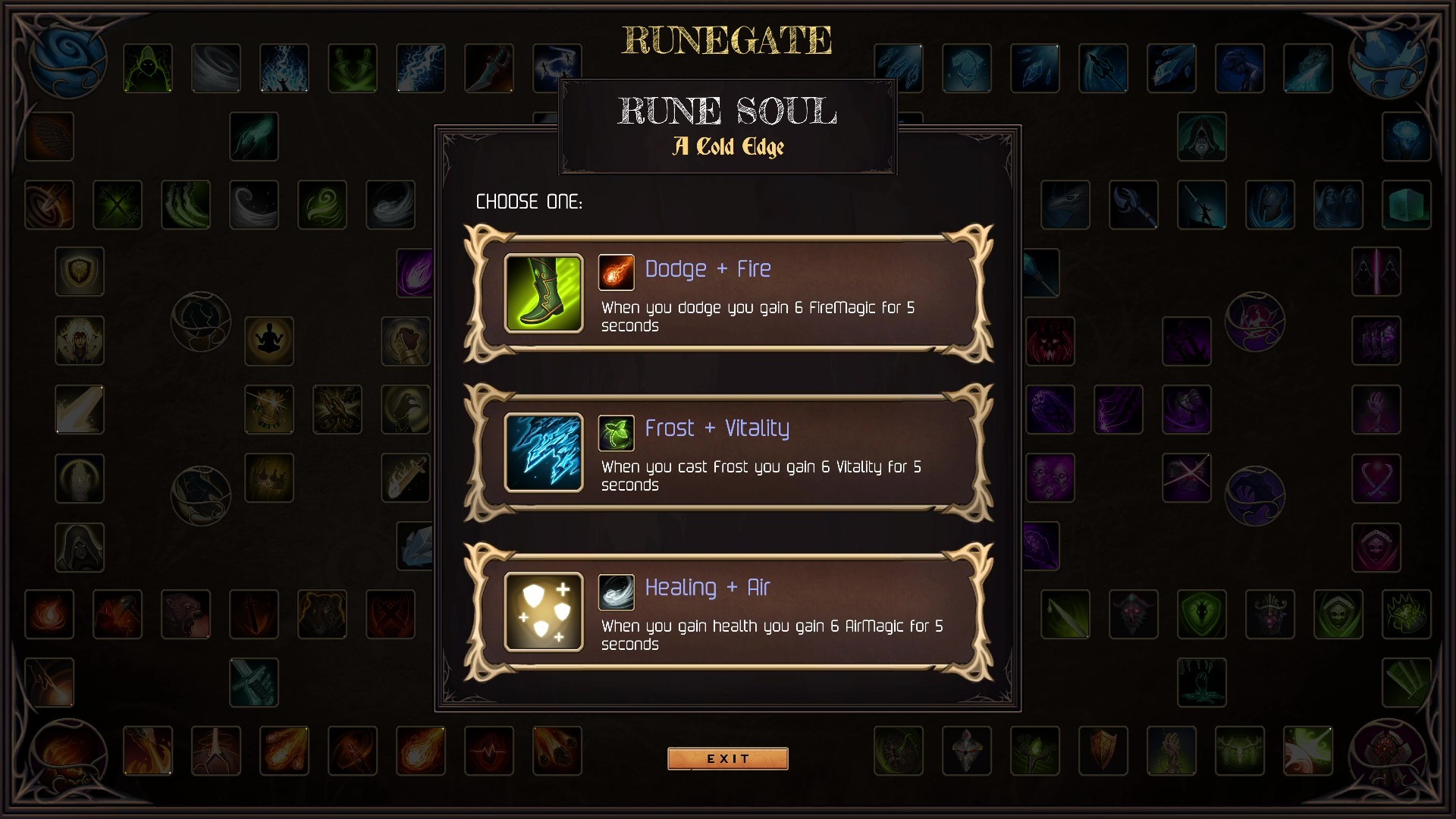Screen dimensions: 1456x819
Task: Select the green hooded figure rune
Action: click(x=148, y=68)
